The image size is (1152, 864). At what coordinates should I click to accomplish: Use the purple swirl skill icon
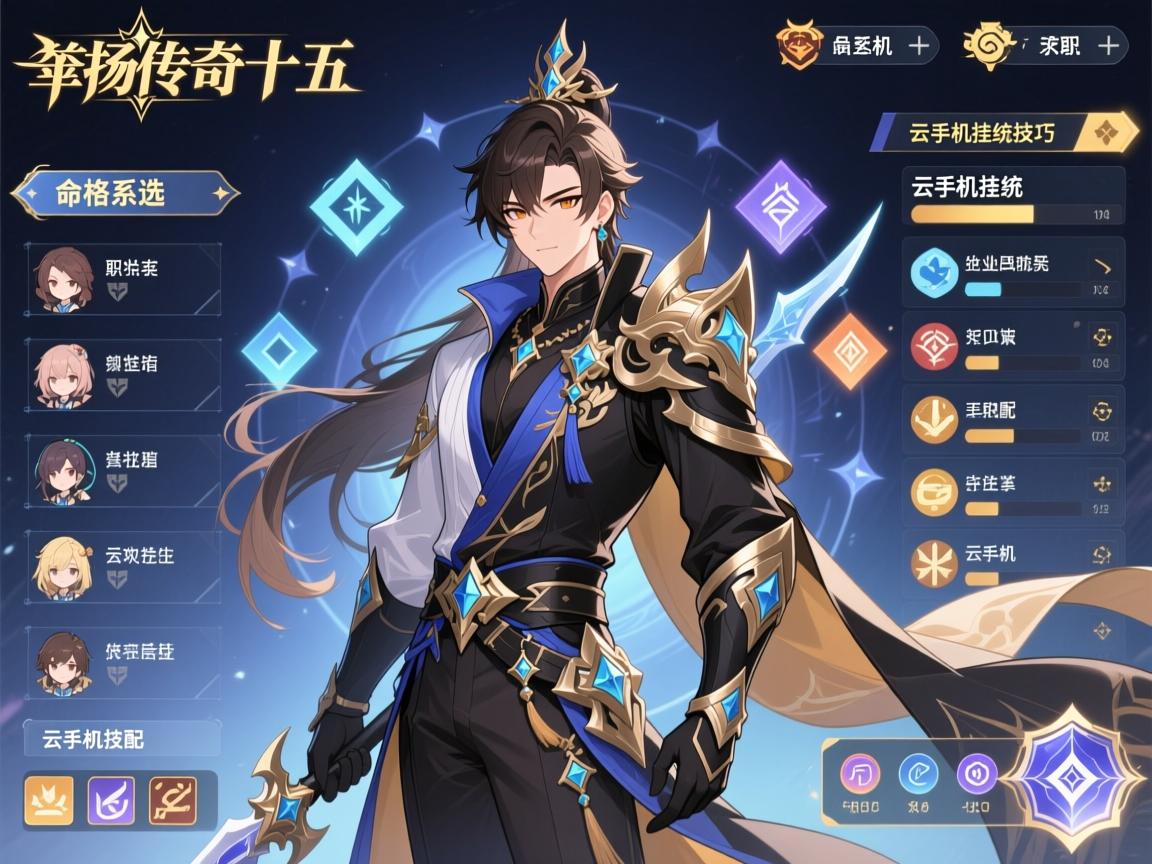[x=111, y=800]
